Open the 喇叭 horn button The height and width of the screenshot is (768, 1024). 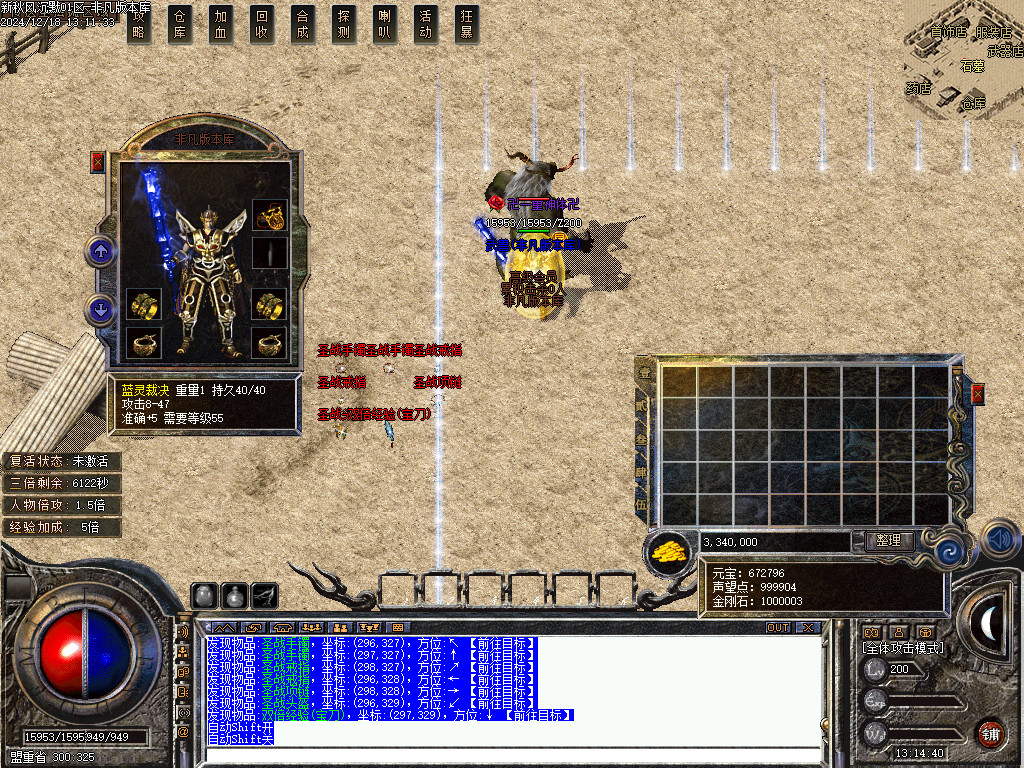coord(385,24)
